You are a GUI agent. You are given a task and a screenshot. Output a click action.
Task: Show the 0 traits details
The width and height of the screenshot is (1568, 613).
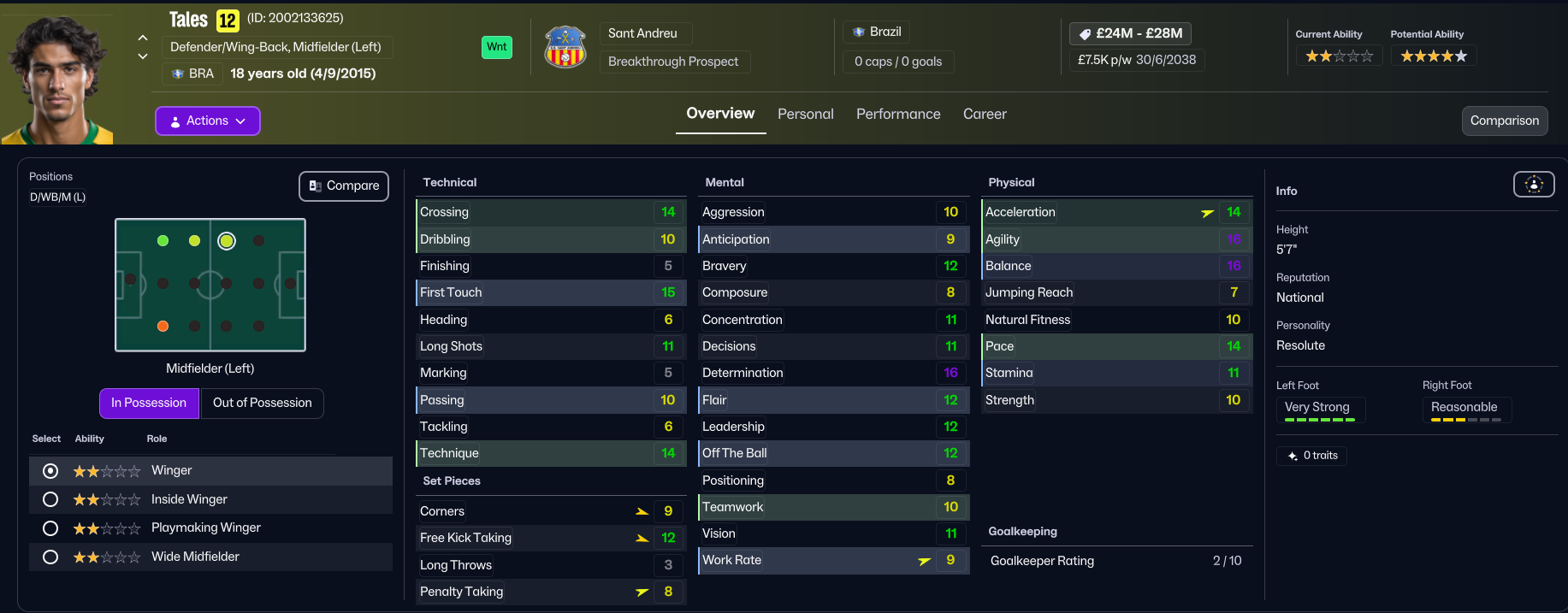pyautogui.click(x=1311, y=456)
